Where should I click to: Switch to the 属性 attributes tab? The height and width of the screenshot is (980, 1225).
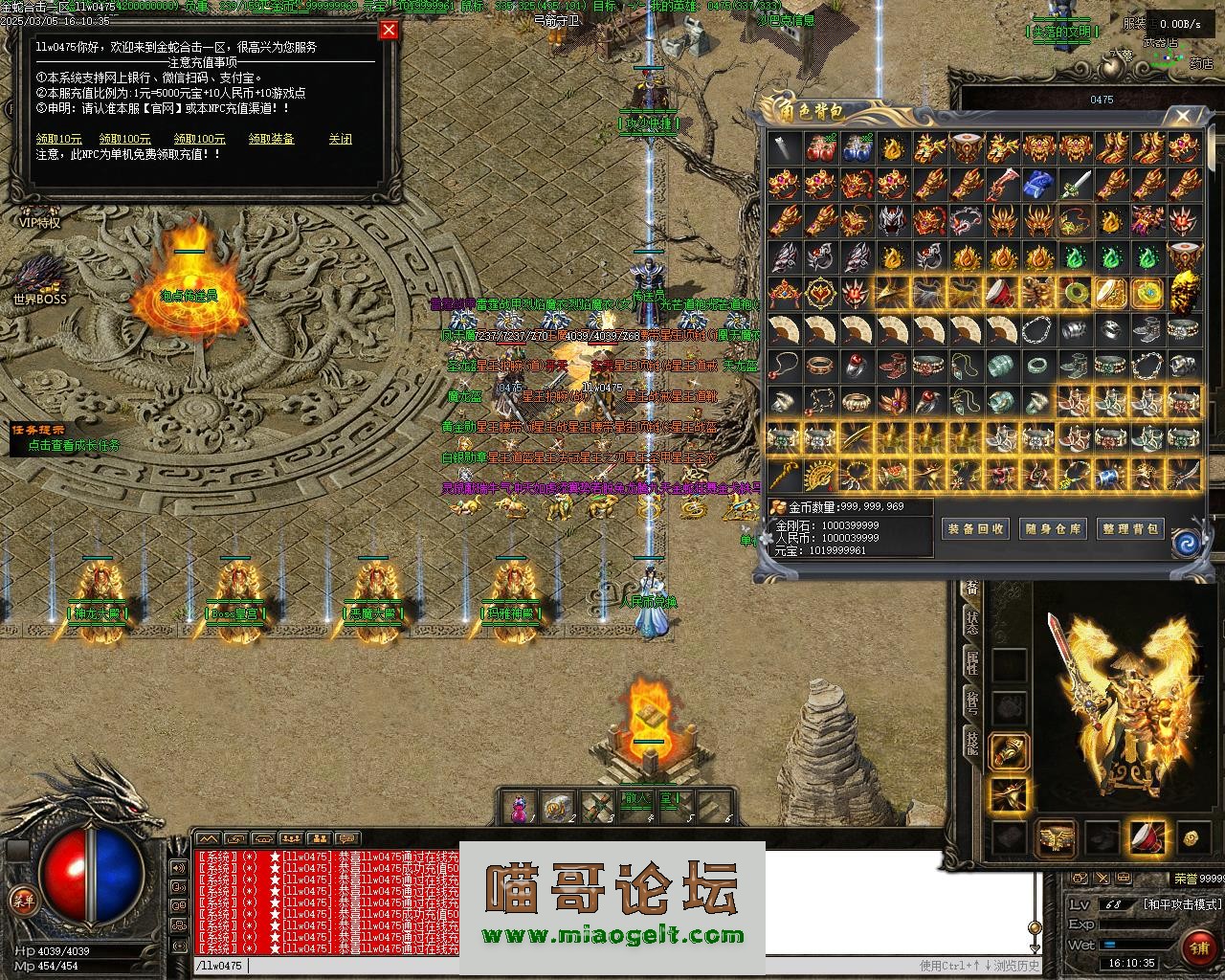click(x=972, y=662)
